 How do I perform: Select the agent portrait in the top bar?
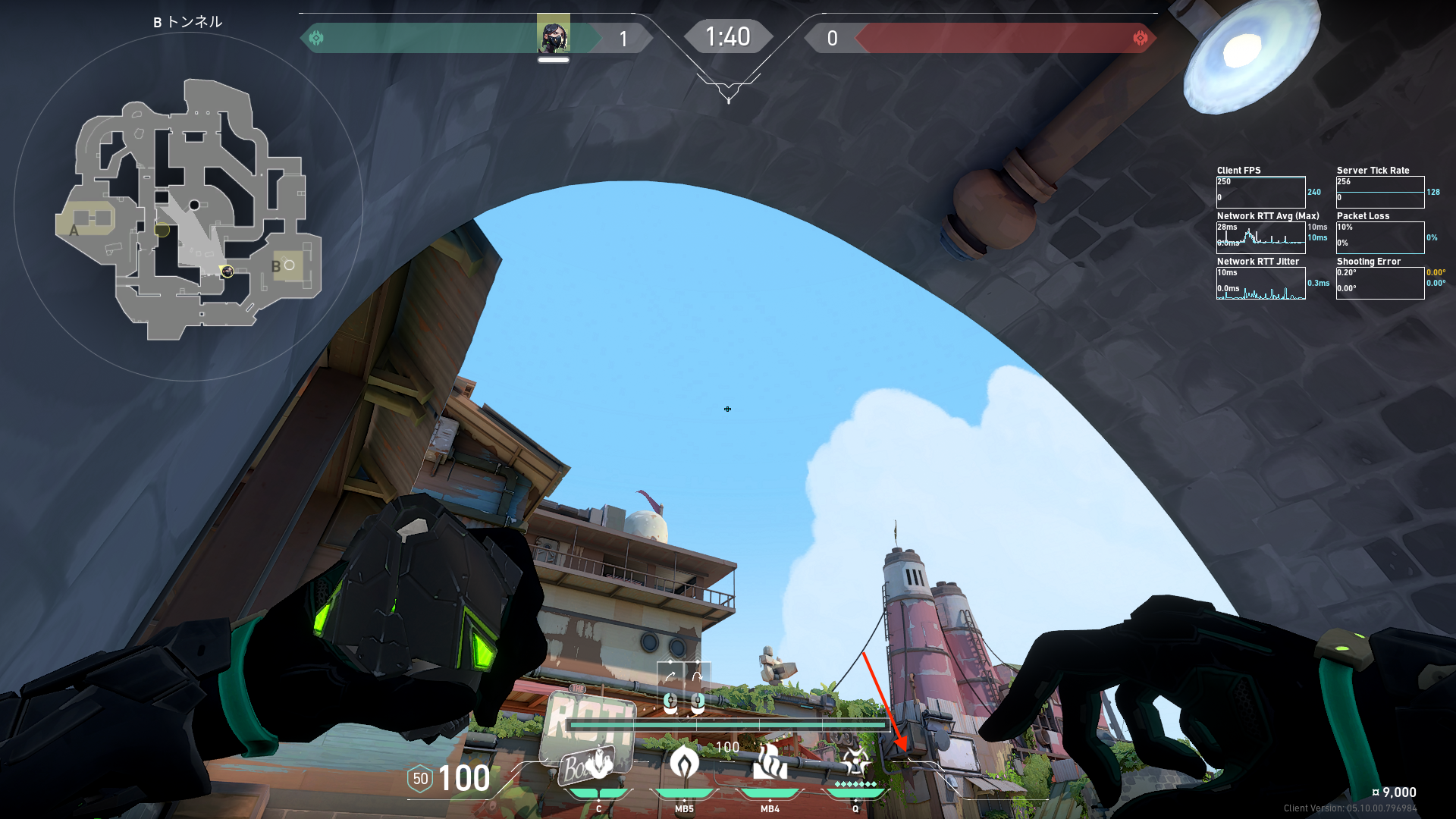point(554,36)
